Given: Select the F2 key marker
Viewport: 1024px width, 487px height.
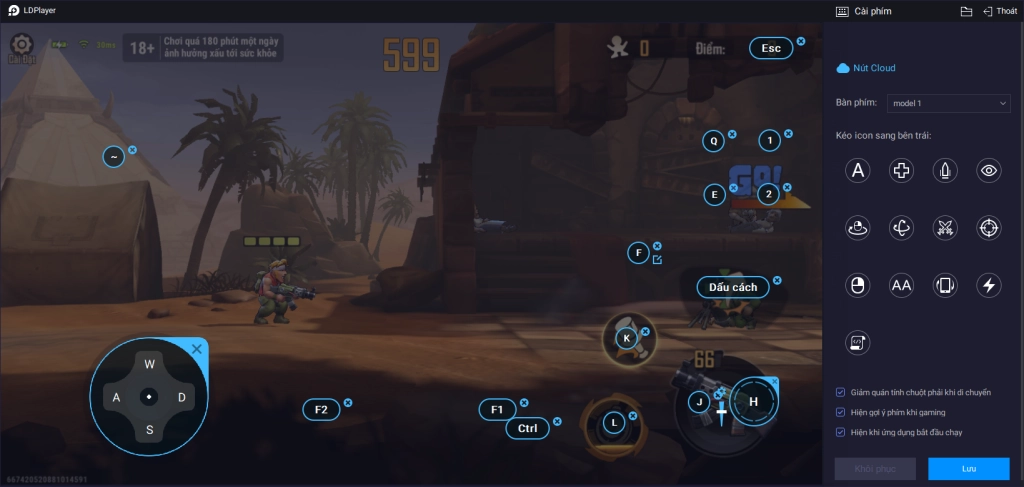Looking at the screenshot, I should click(x=321, y=409).
